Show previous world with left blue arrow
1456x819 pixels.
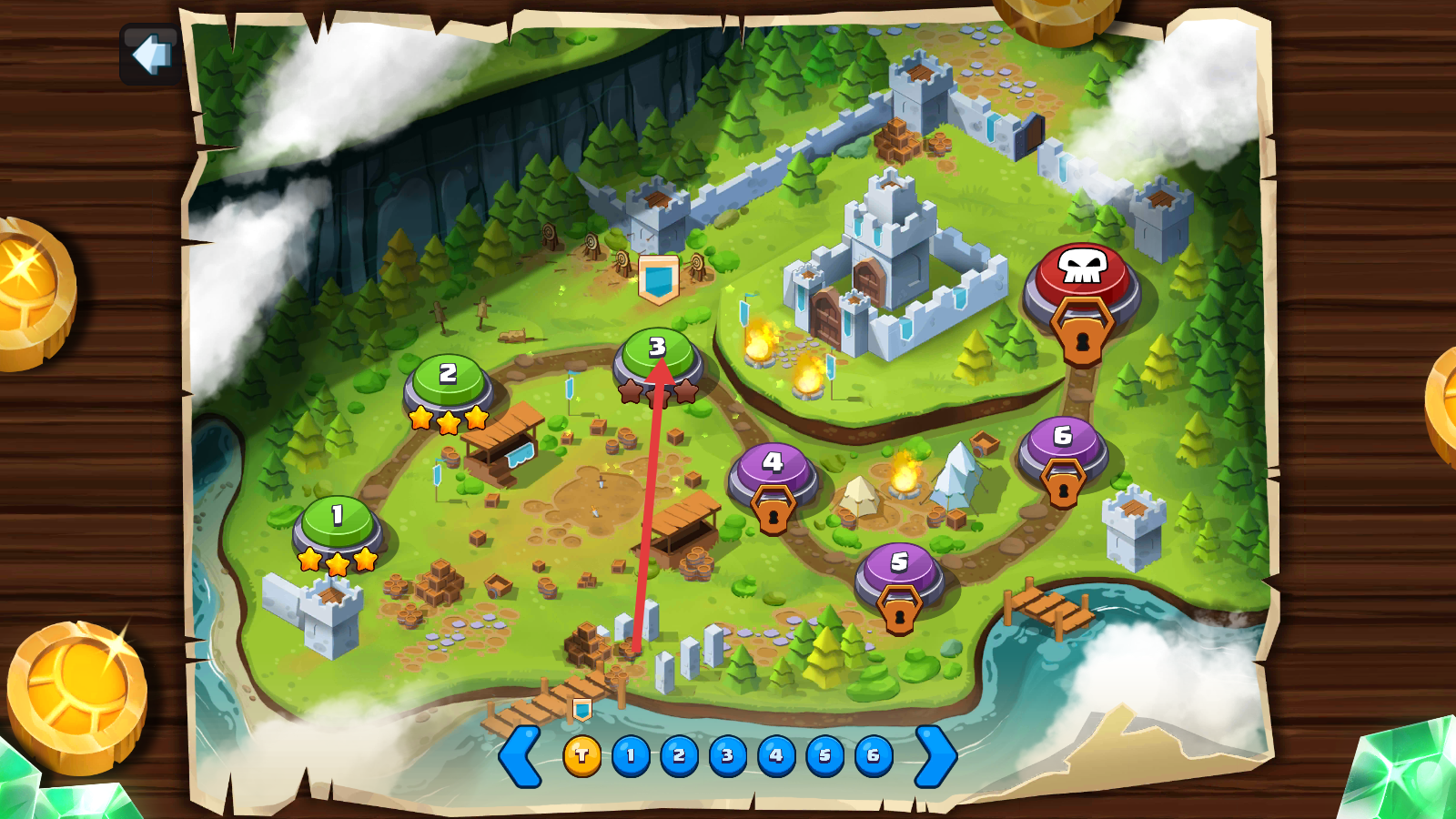click(x=521, y=755)
